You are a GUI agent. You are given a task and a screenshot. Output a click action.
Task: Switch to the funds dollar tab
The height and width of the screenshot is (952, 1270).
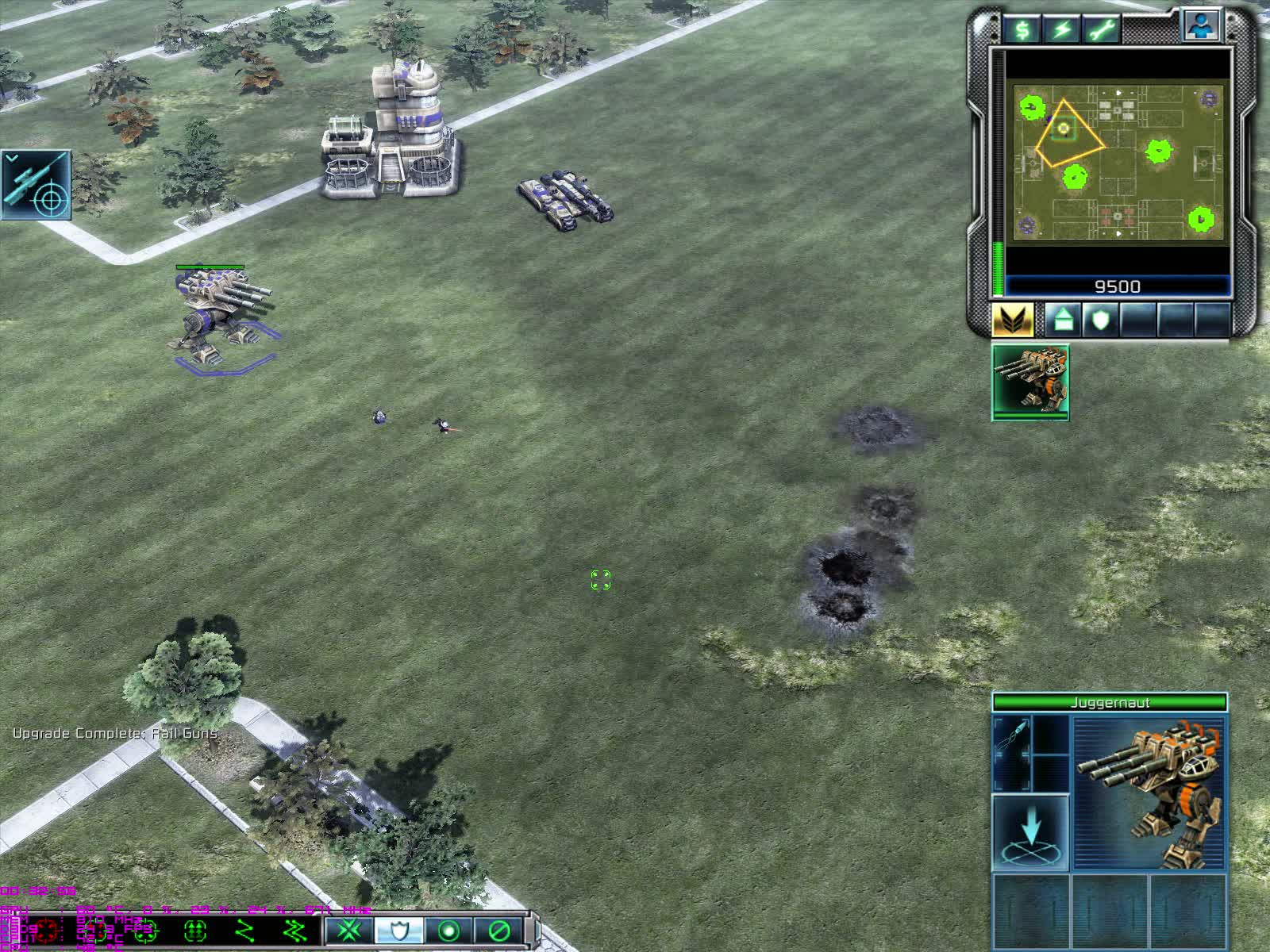coord(1022,30)
